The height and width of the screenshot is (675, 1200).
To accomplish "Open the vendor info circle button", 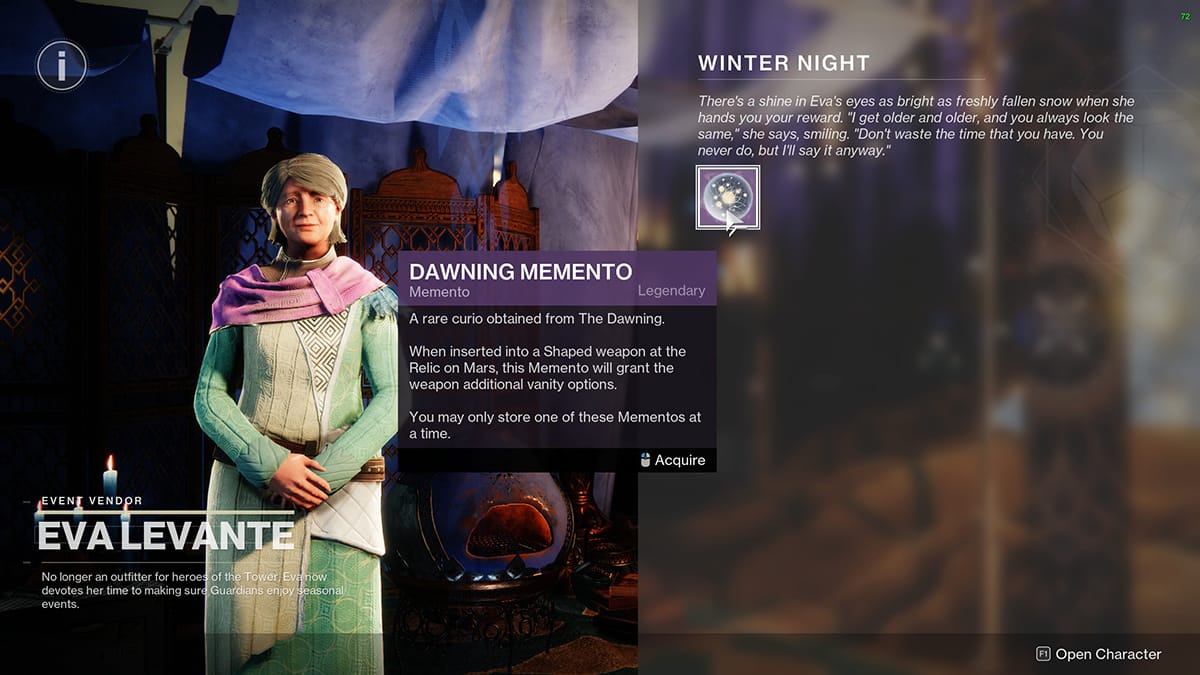I will point(61,66).
